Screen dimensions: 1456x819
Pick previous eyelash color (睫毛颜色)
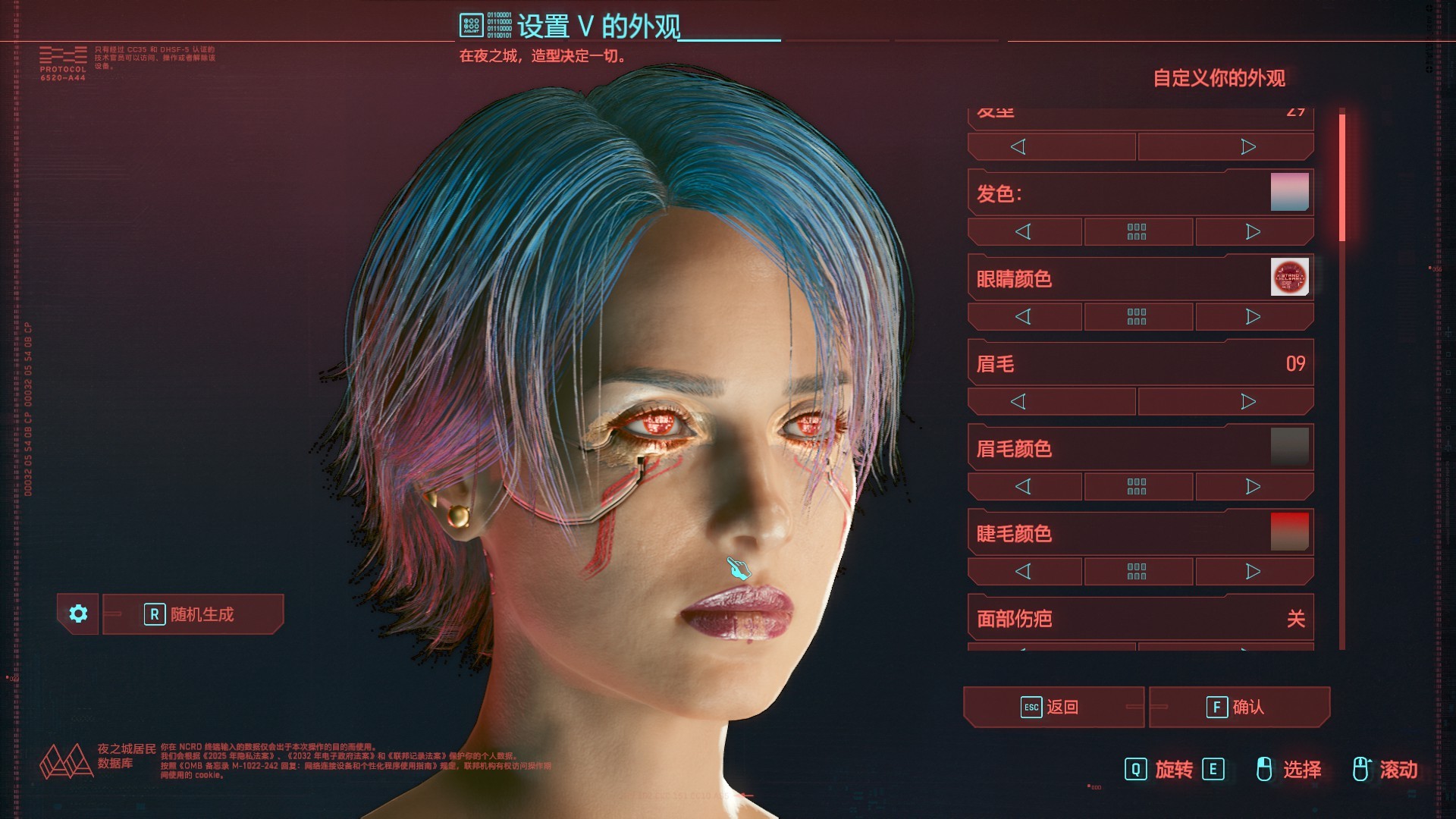point(1024,571)
